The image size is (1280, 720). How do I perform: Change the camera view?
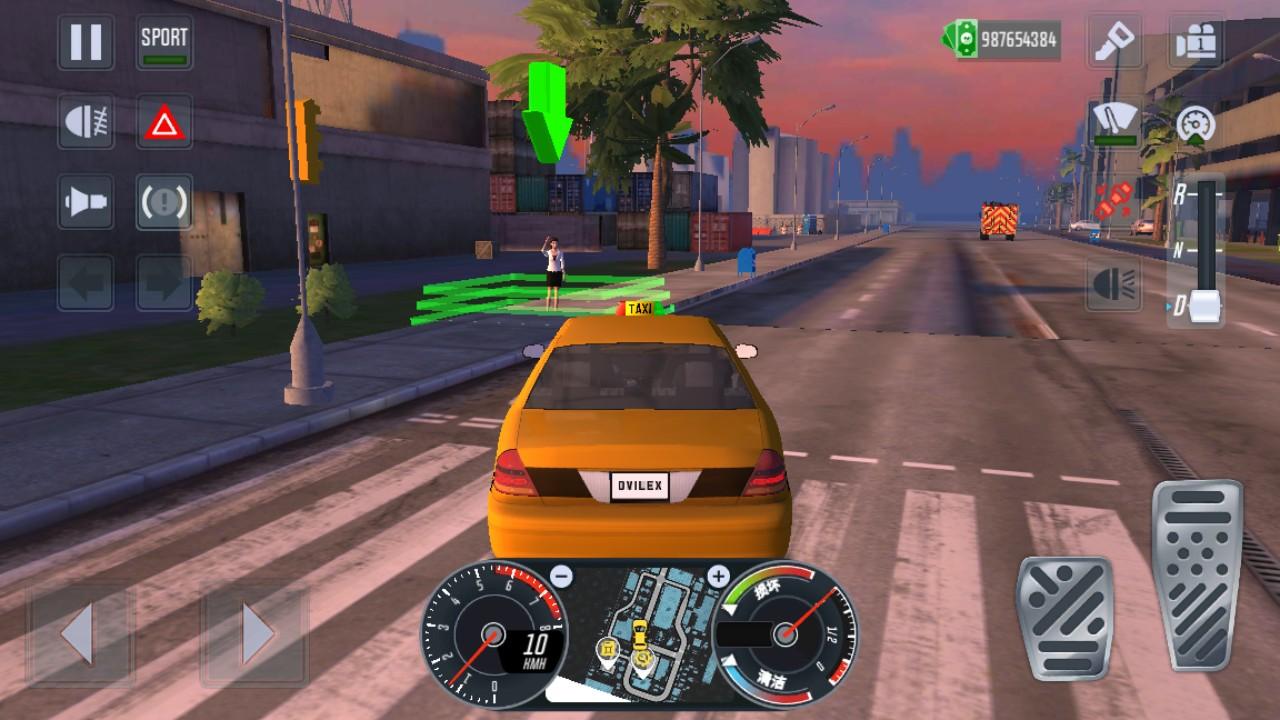pyautogui.click(x=1196, y=42)
